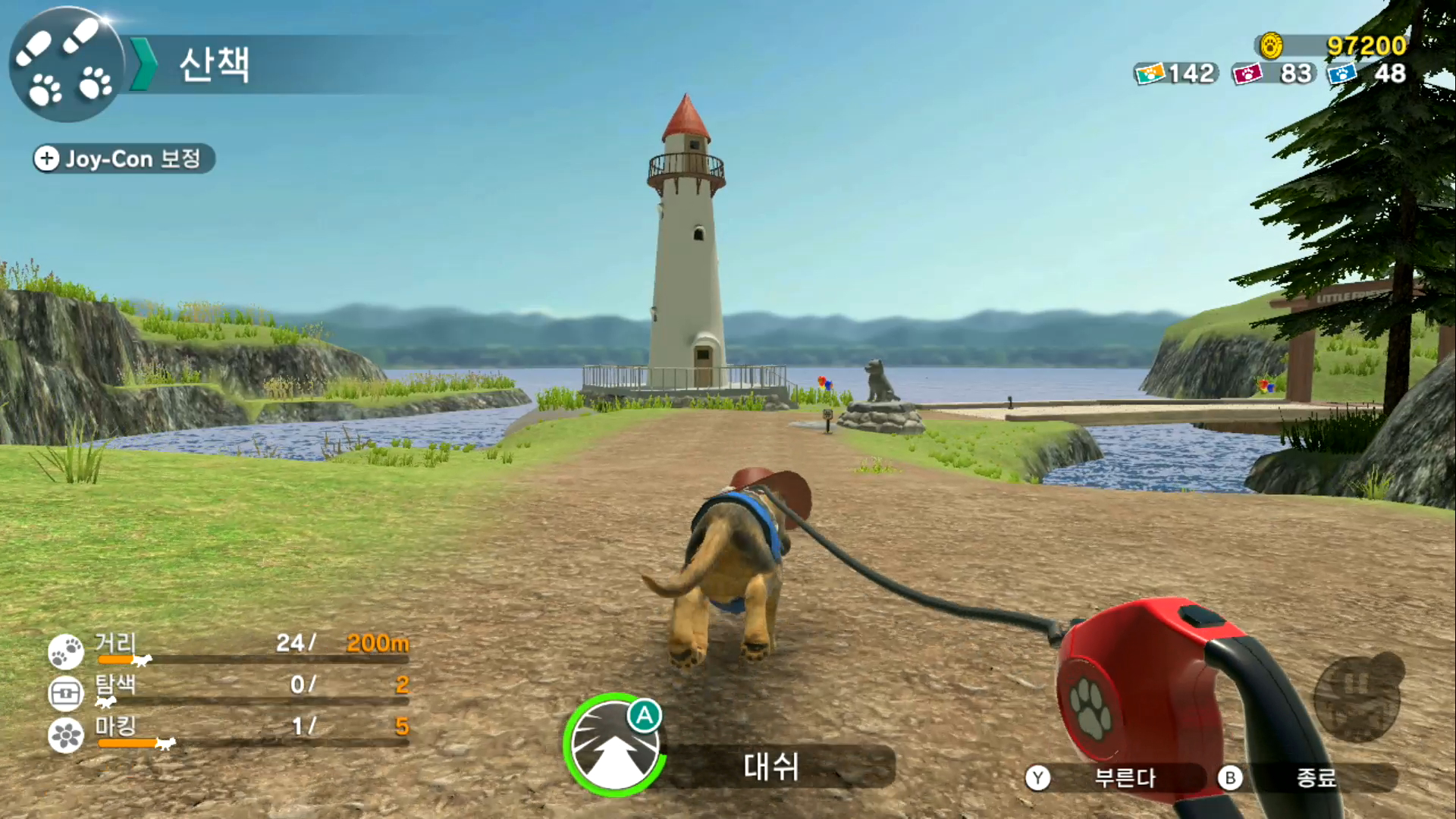Select the 마킹 marking objective flower icon
Screen dimensions: 1456x819
pyautogui.click(x=66, y=735)
